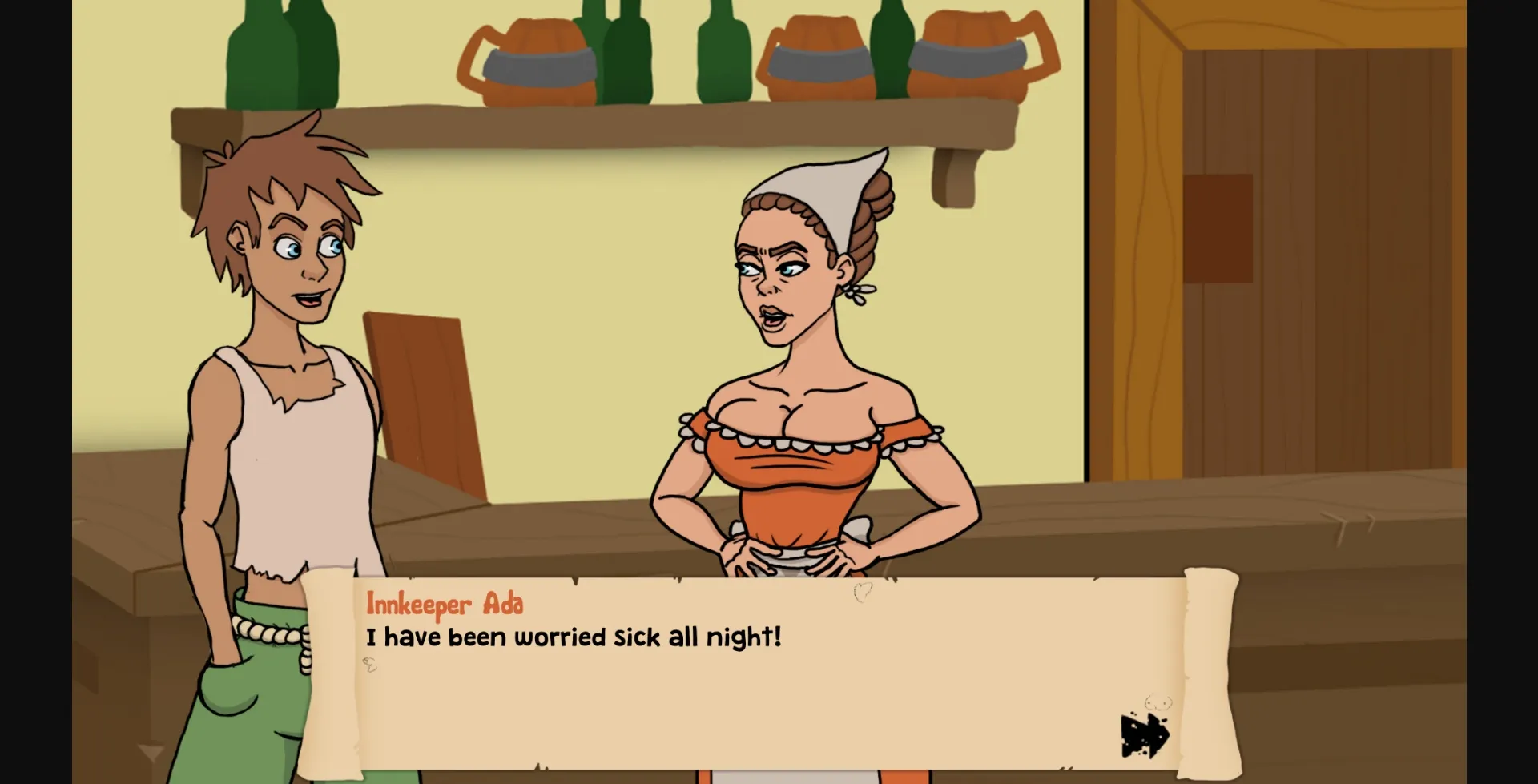The width and height of the screenshot is (1538, 784).
Task: Click the dialogue text to continue
Action: click(574, 637)
